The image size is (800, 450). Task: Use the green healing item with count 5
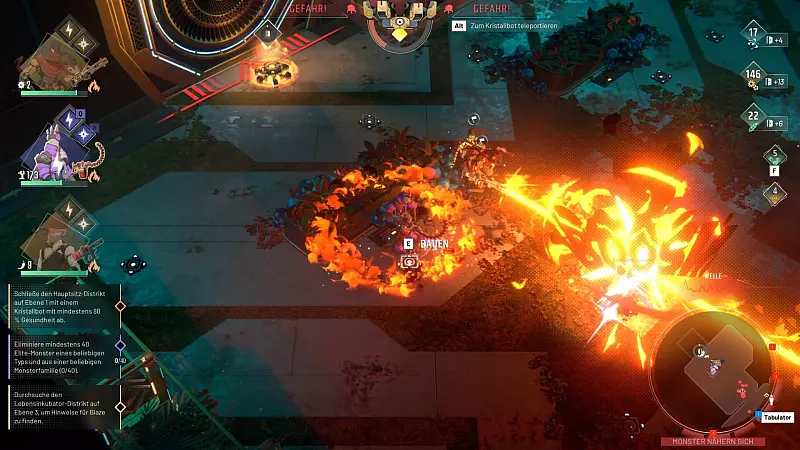point(773,157)
